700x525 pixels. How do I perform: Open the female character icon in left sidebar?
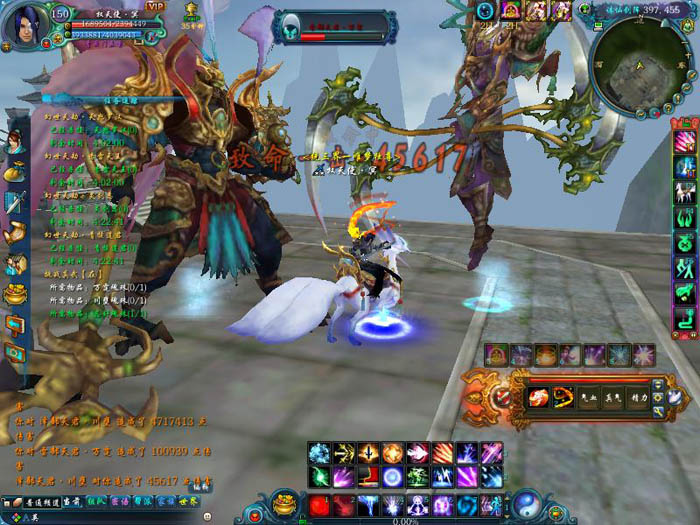coord(16,142)
